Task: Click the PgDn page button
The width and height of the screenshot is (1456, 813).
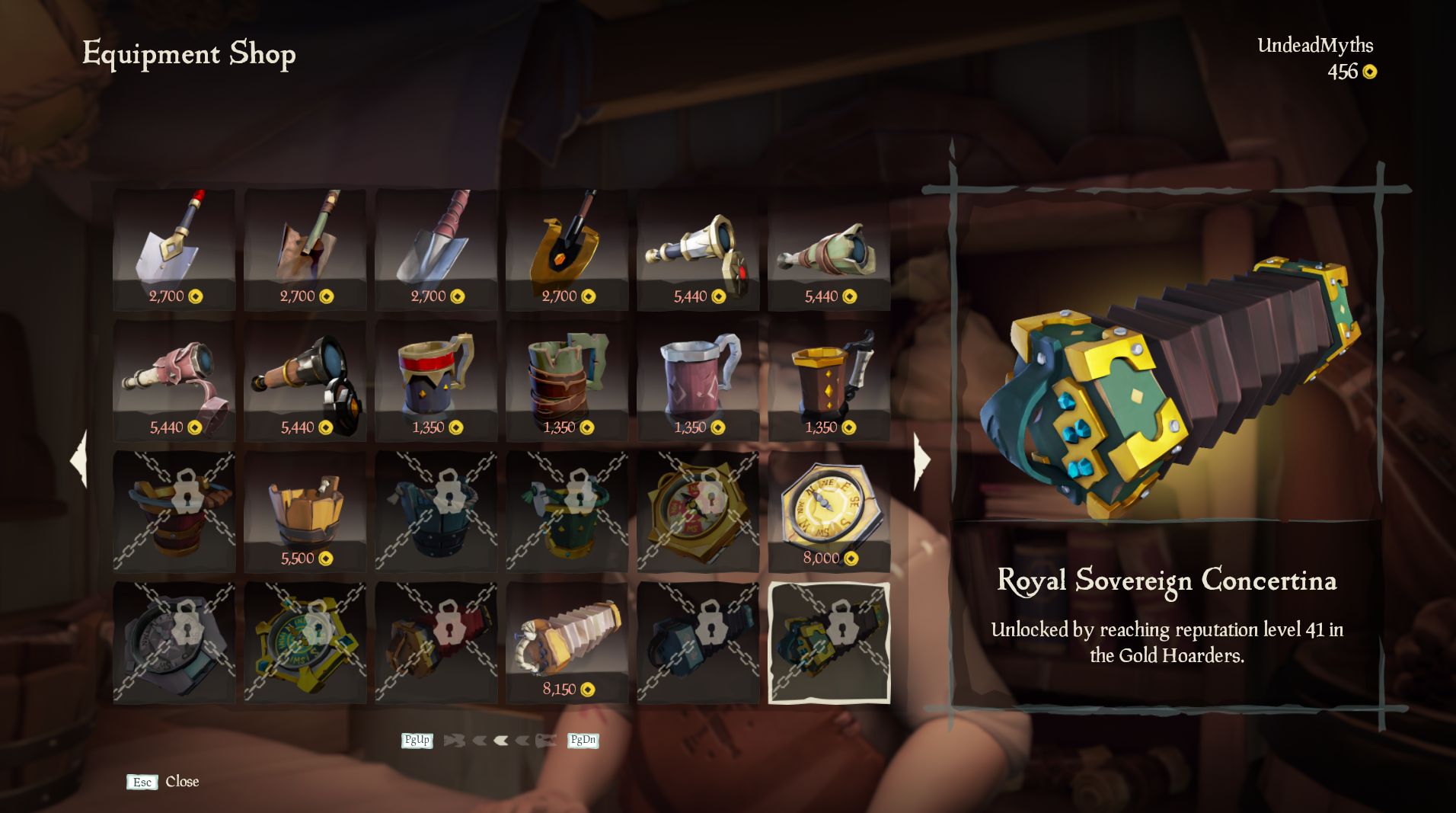Action: pyautogui.click(x=583, y=740)
